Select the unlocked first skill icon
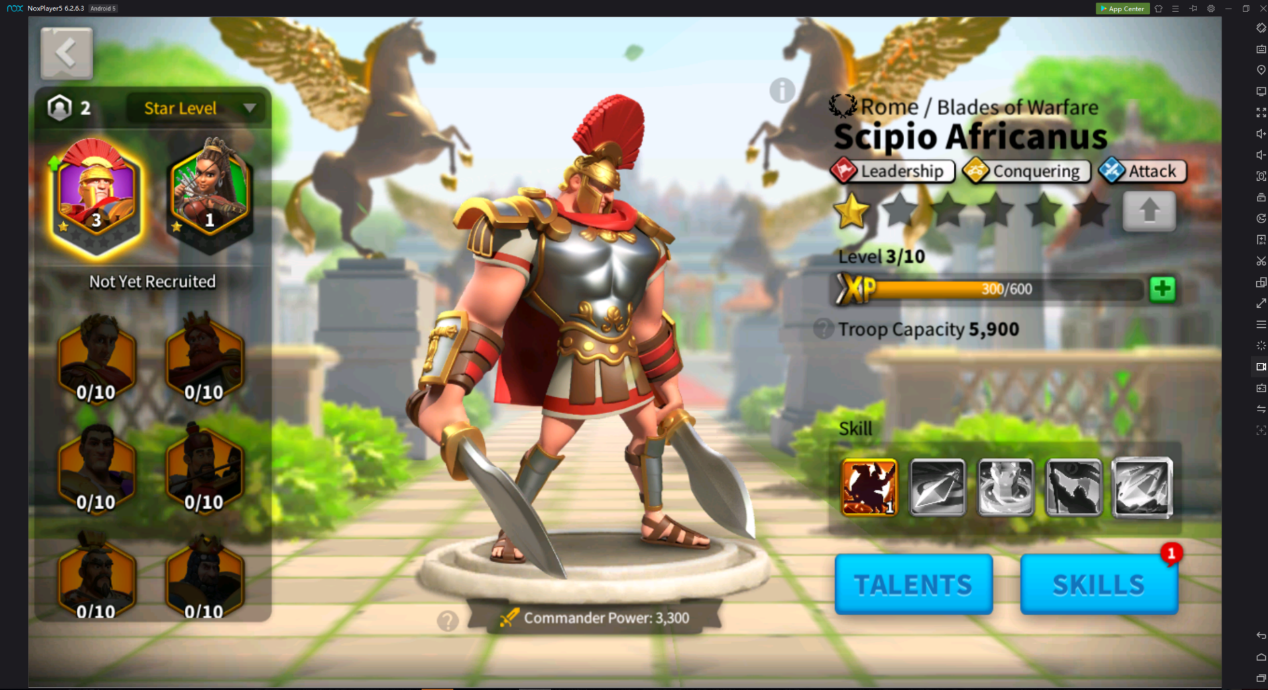 coord(869,488)
